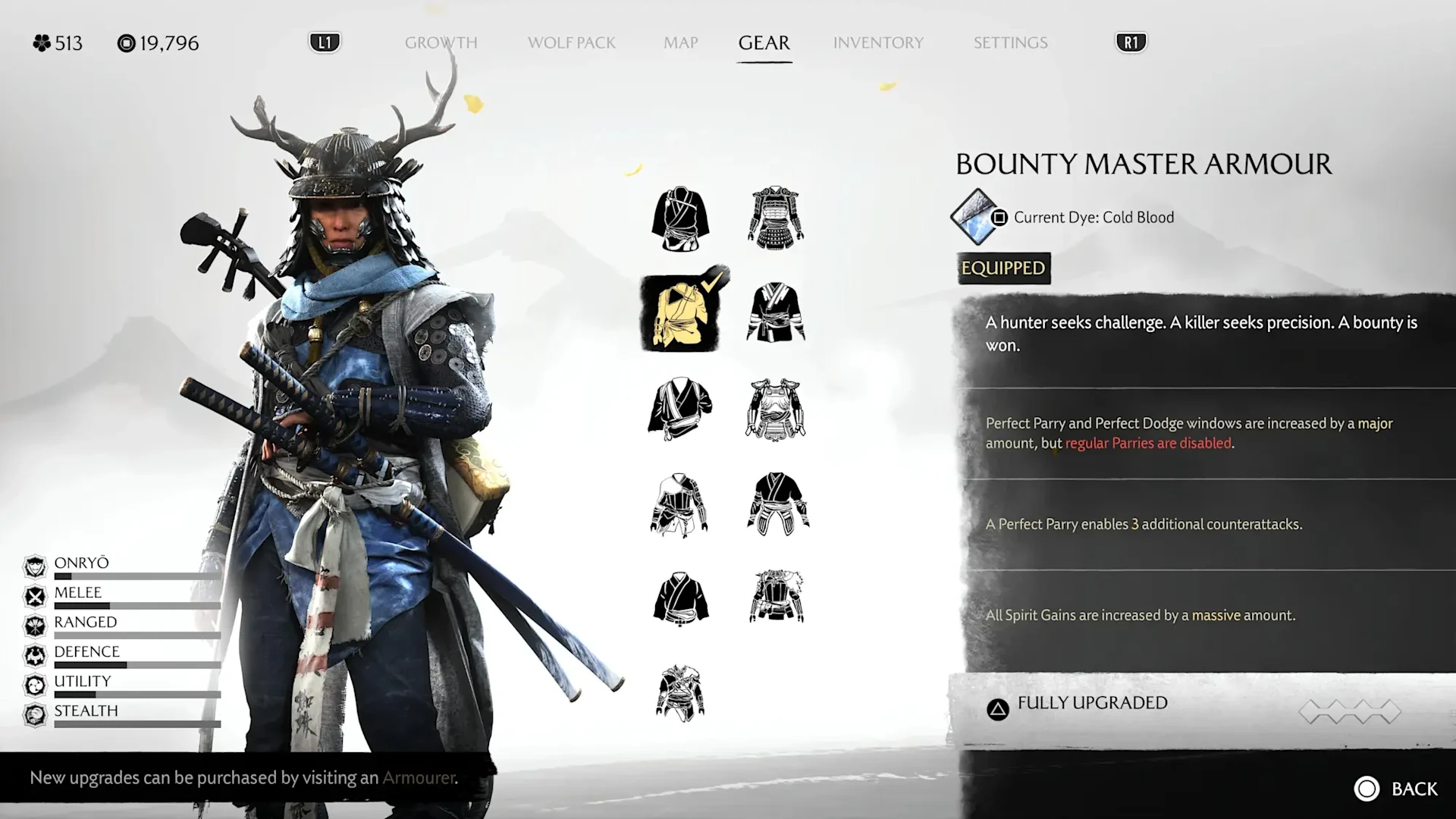Screen dimensions: 1456x819
Task: Open the Wolf Pack tab
Action: 571,42
